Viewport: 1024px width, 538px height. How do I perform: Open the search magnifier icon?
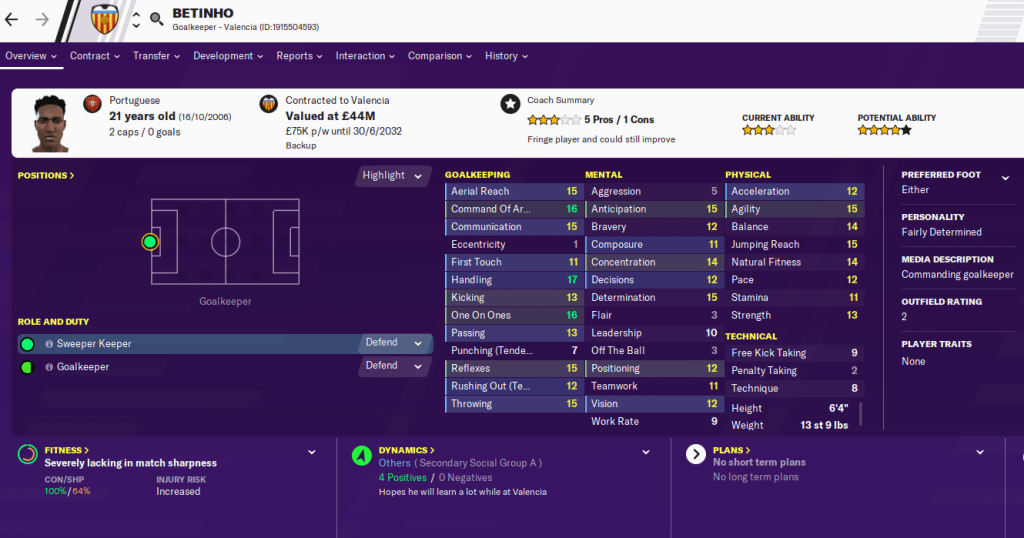157,19
